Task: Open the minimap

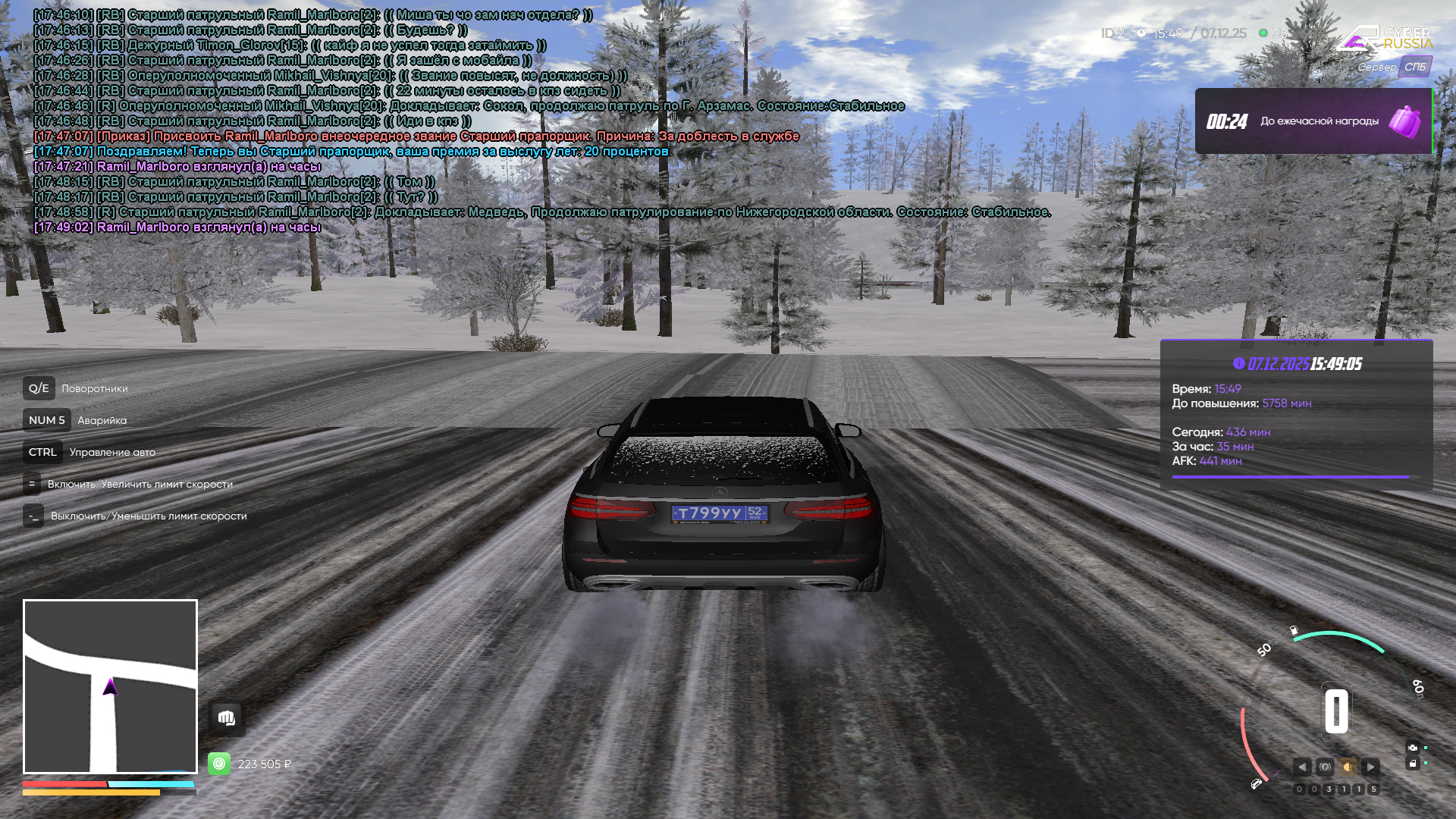Action: pyautogui.click(x=110, y=686)
